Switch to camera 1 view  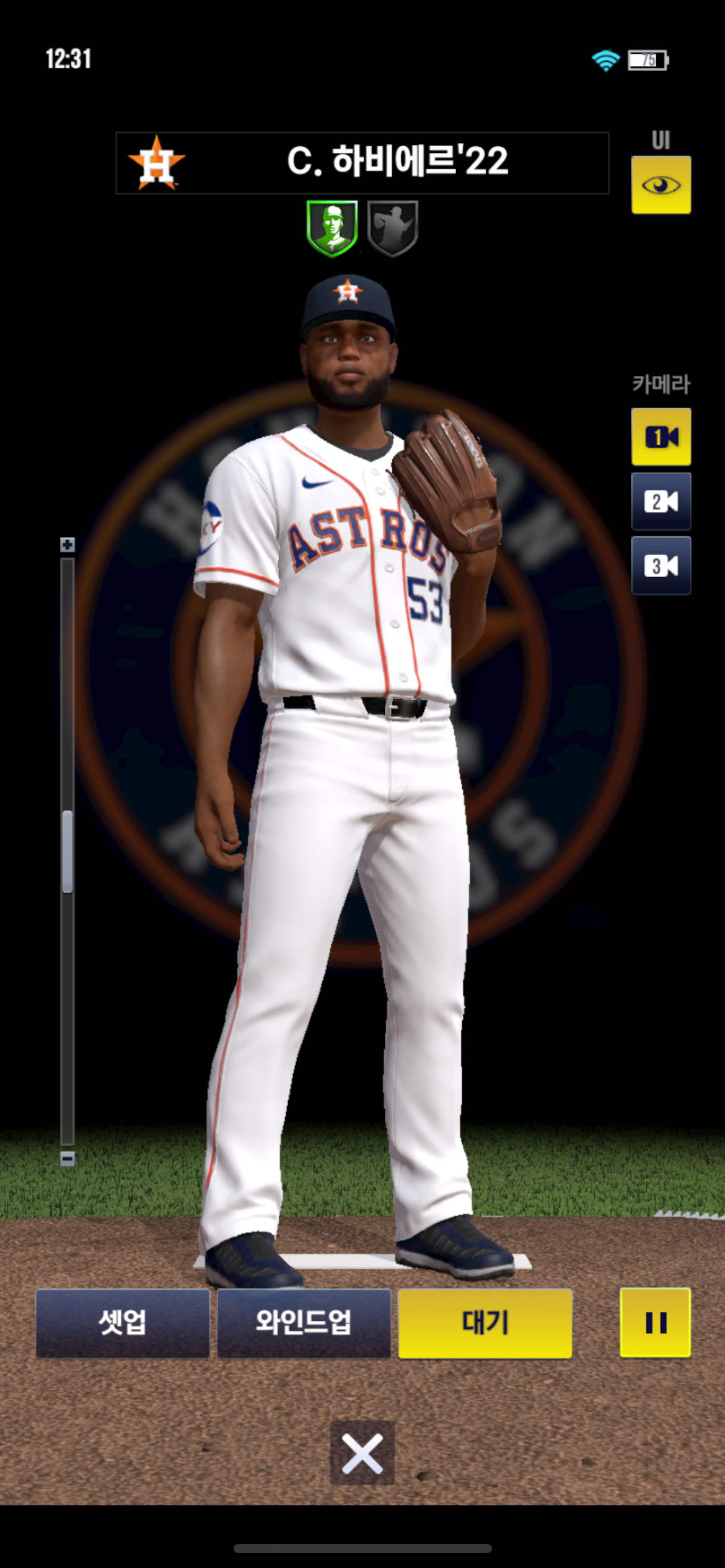point(661,437)
